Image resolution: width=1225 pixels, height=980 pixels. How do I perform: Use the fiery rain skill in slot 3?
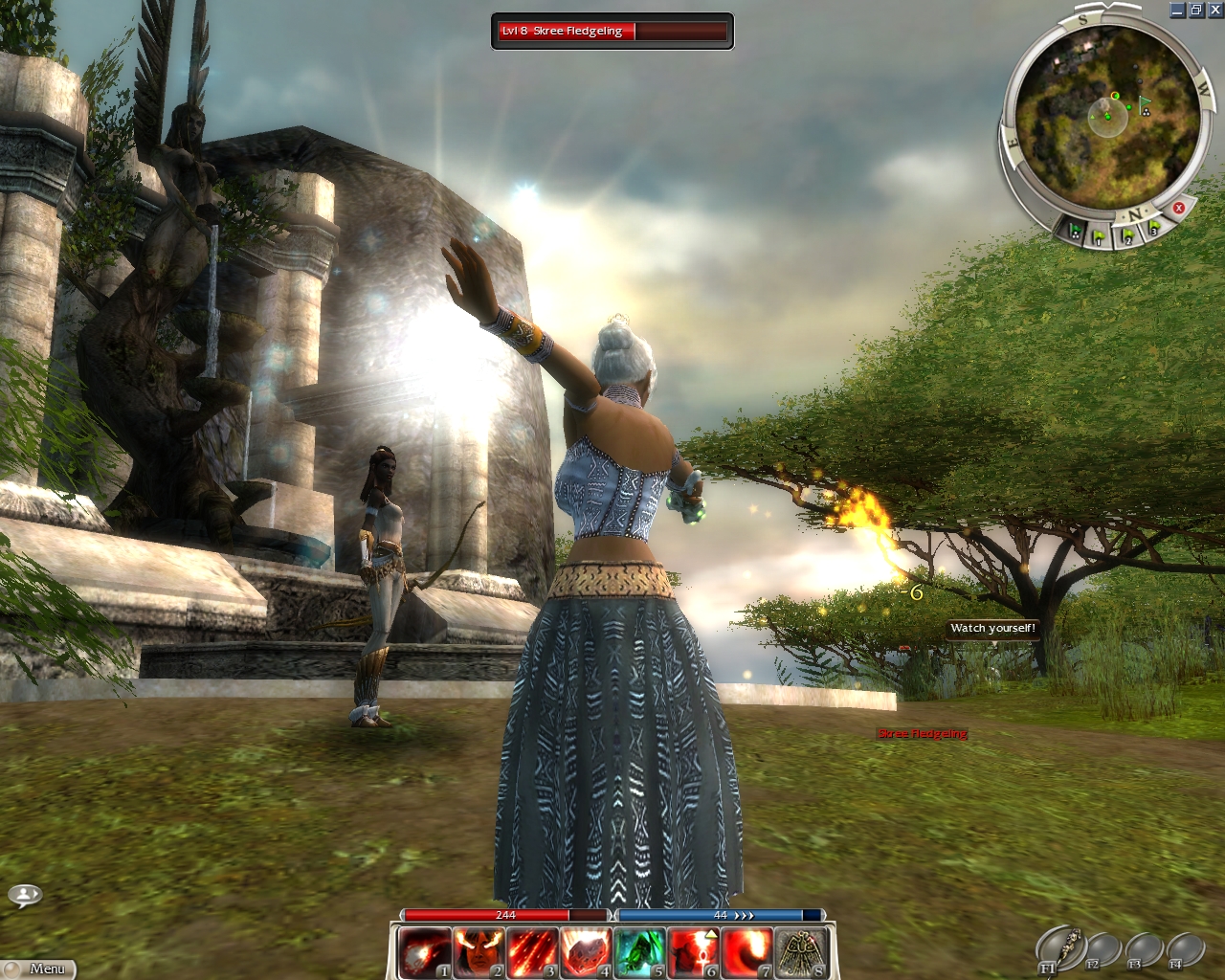tap(530, 952)
